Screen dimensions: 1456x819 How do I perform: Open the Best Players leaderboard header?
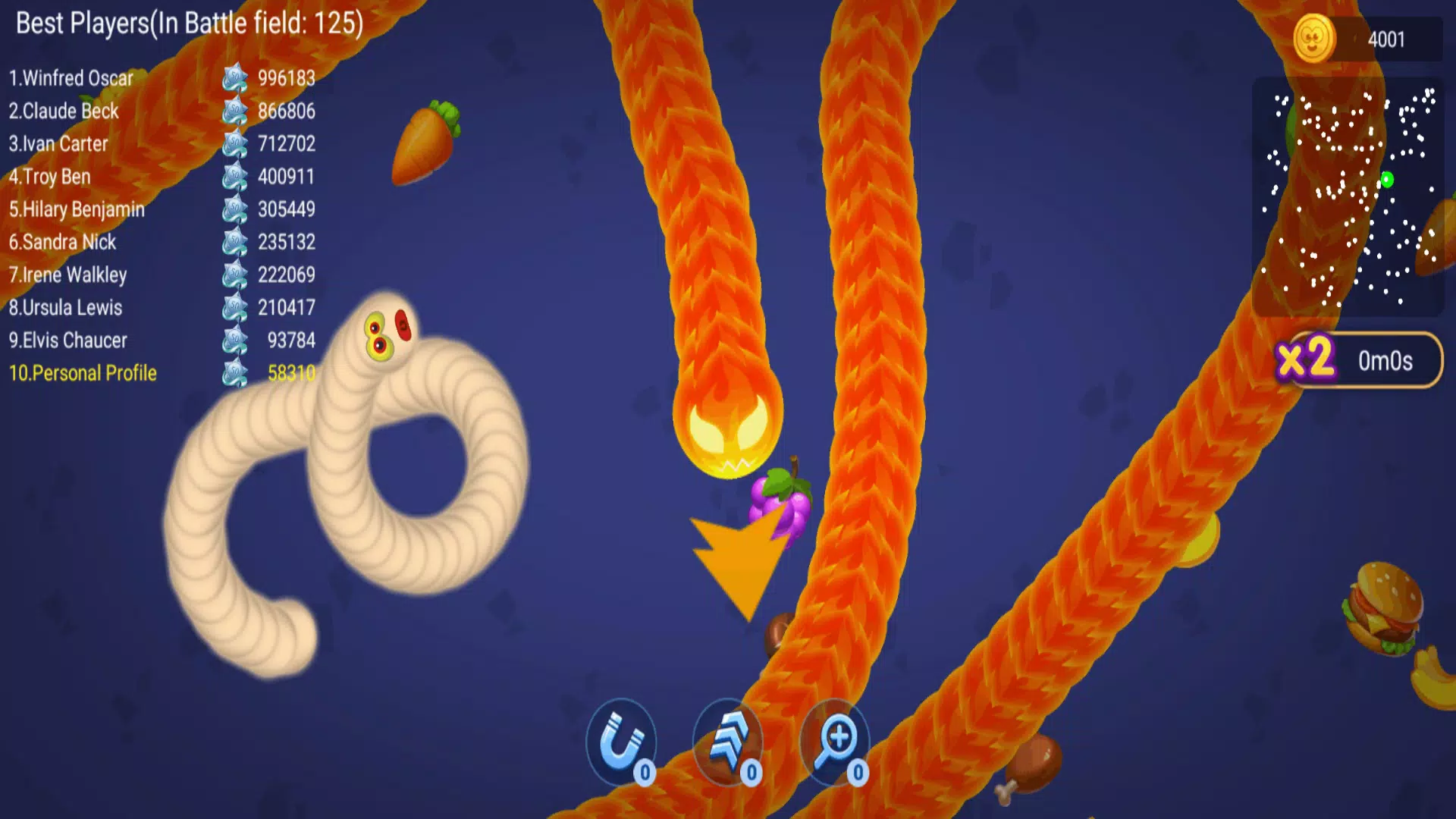point(188,23)
